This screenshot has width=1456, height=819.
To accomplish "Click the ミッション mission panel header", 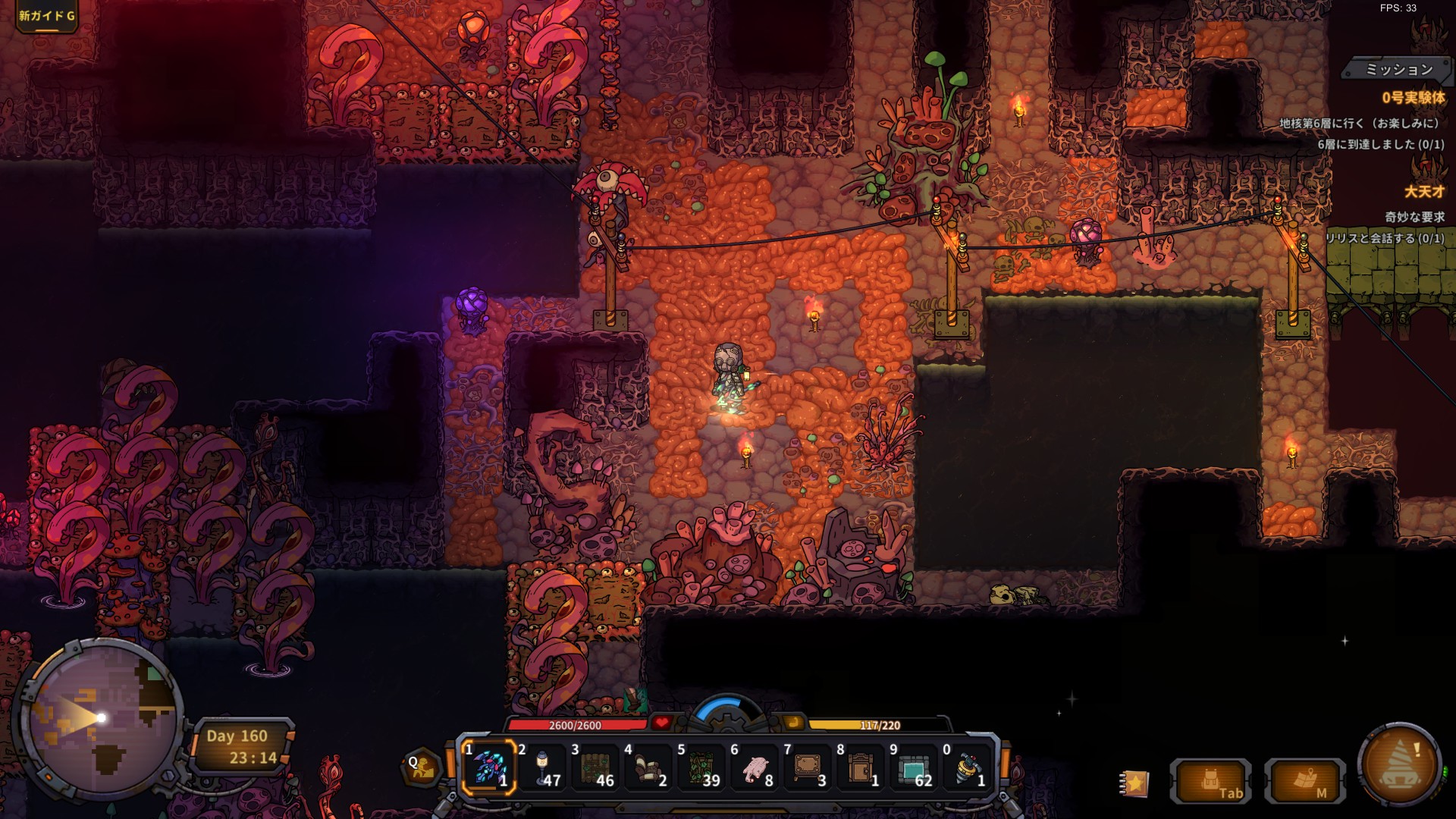I will (x=1398, y=70).
